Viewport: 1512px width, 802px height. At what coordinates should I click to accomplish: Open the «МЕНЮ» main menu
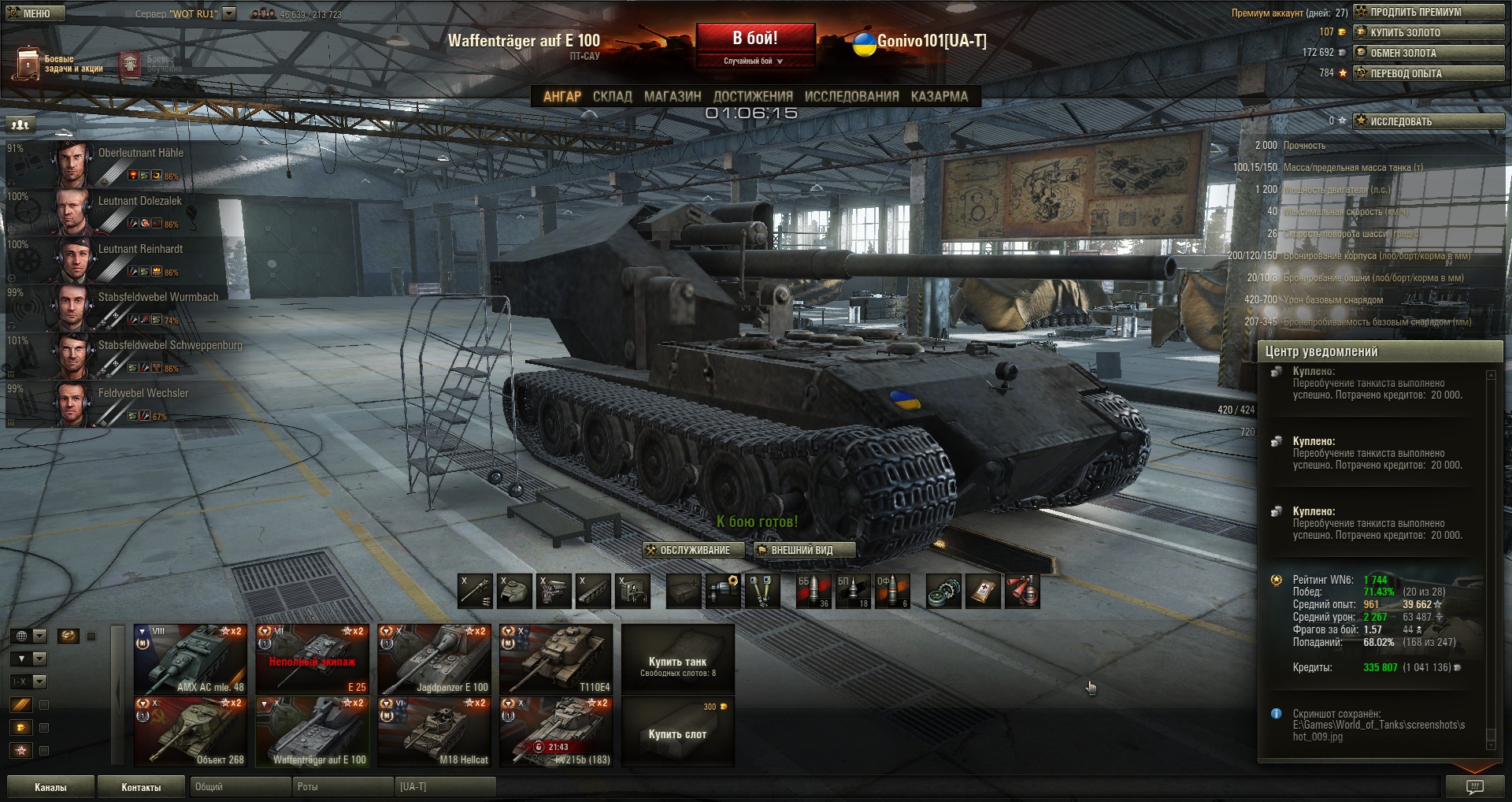(x=35, y=13)
